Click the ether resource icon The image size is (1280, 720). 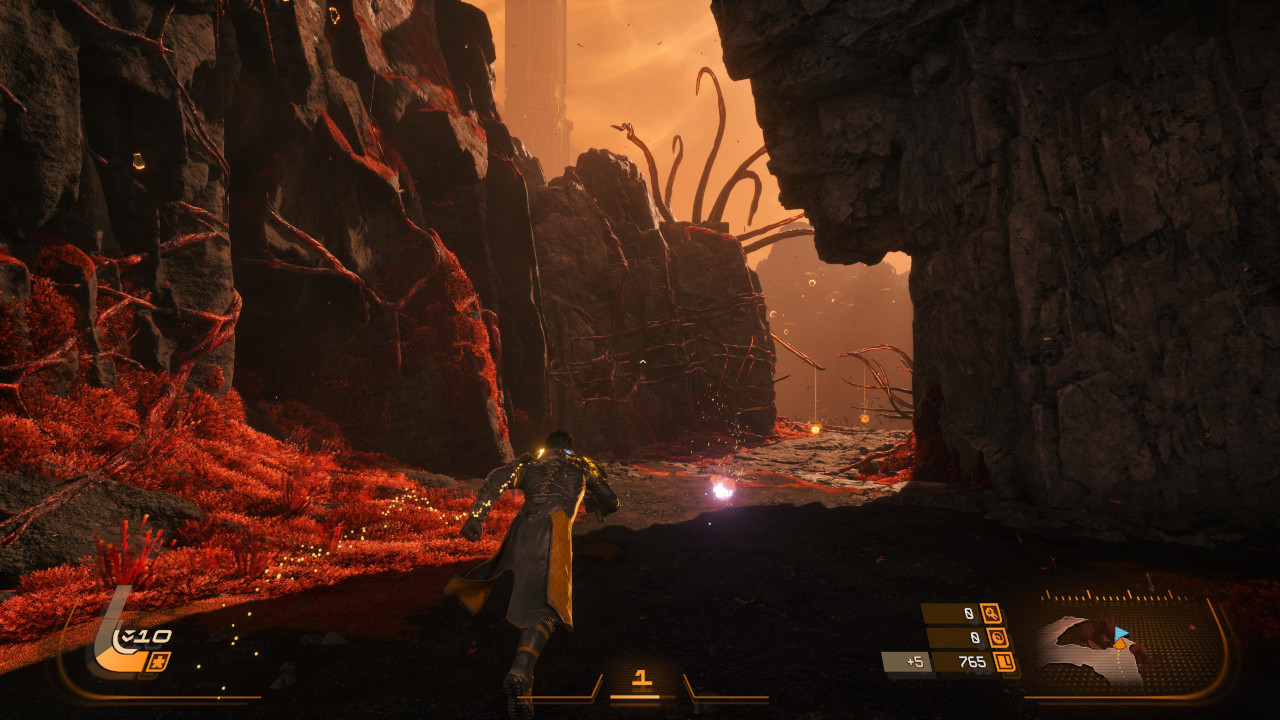[997, 638]
